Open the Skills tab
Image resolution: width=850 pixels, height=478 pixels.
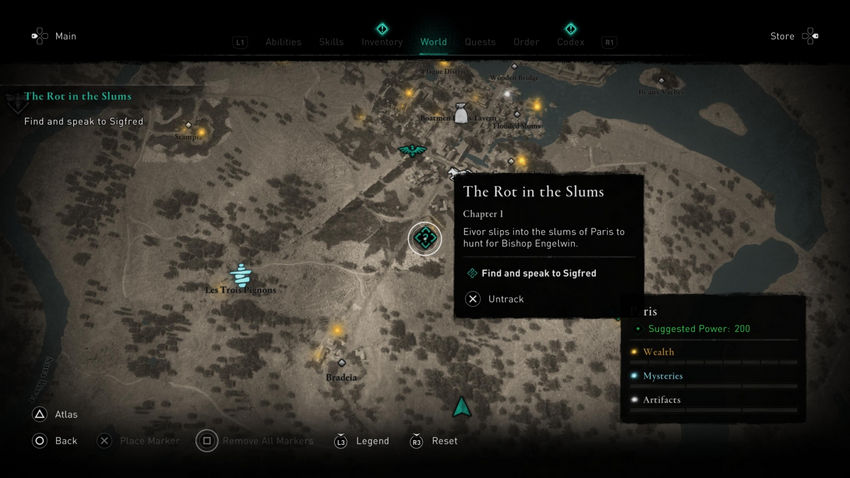[x=331, y=42]
